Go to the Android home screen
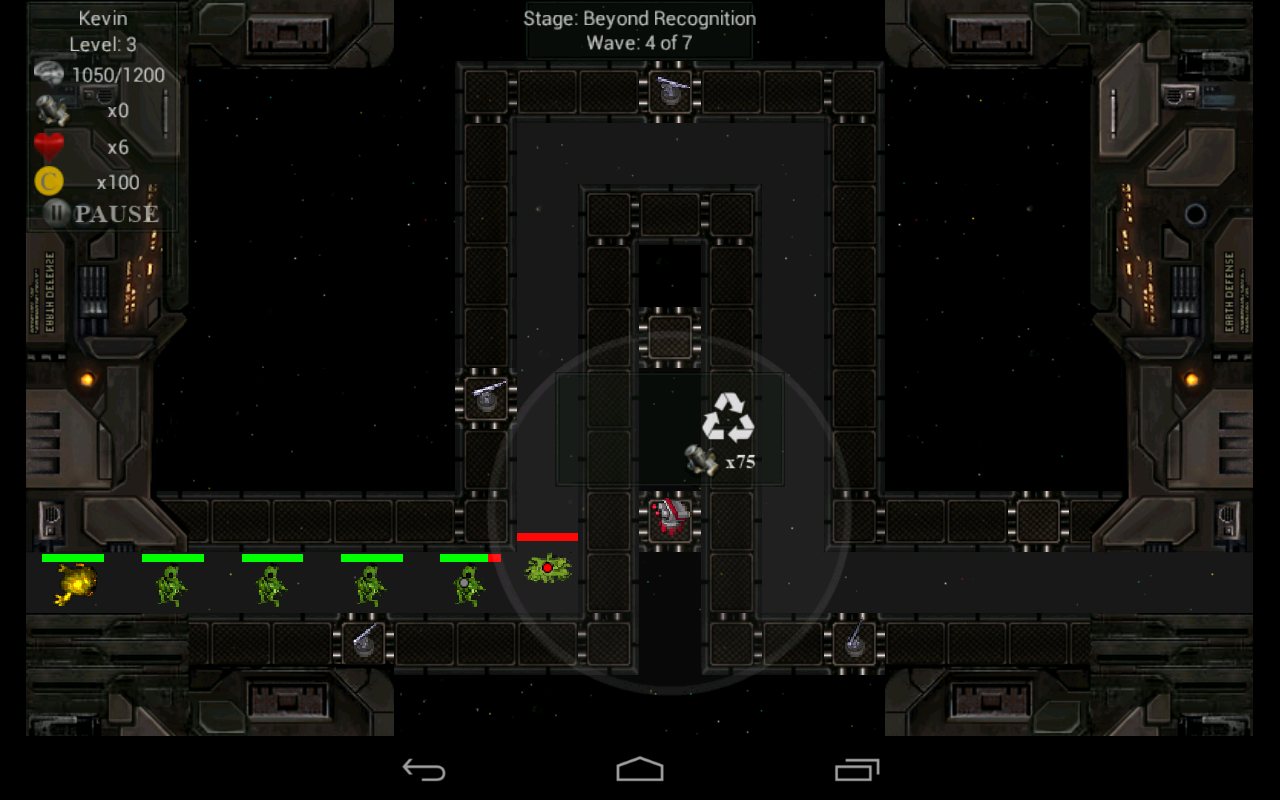1280x800 pixels. tap(640, 769)
